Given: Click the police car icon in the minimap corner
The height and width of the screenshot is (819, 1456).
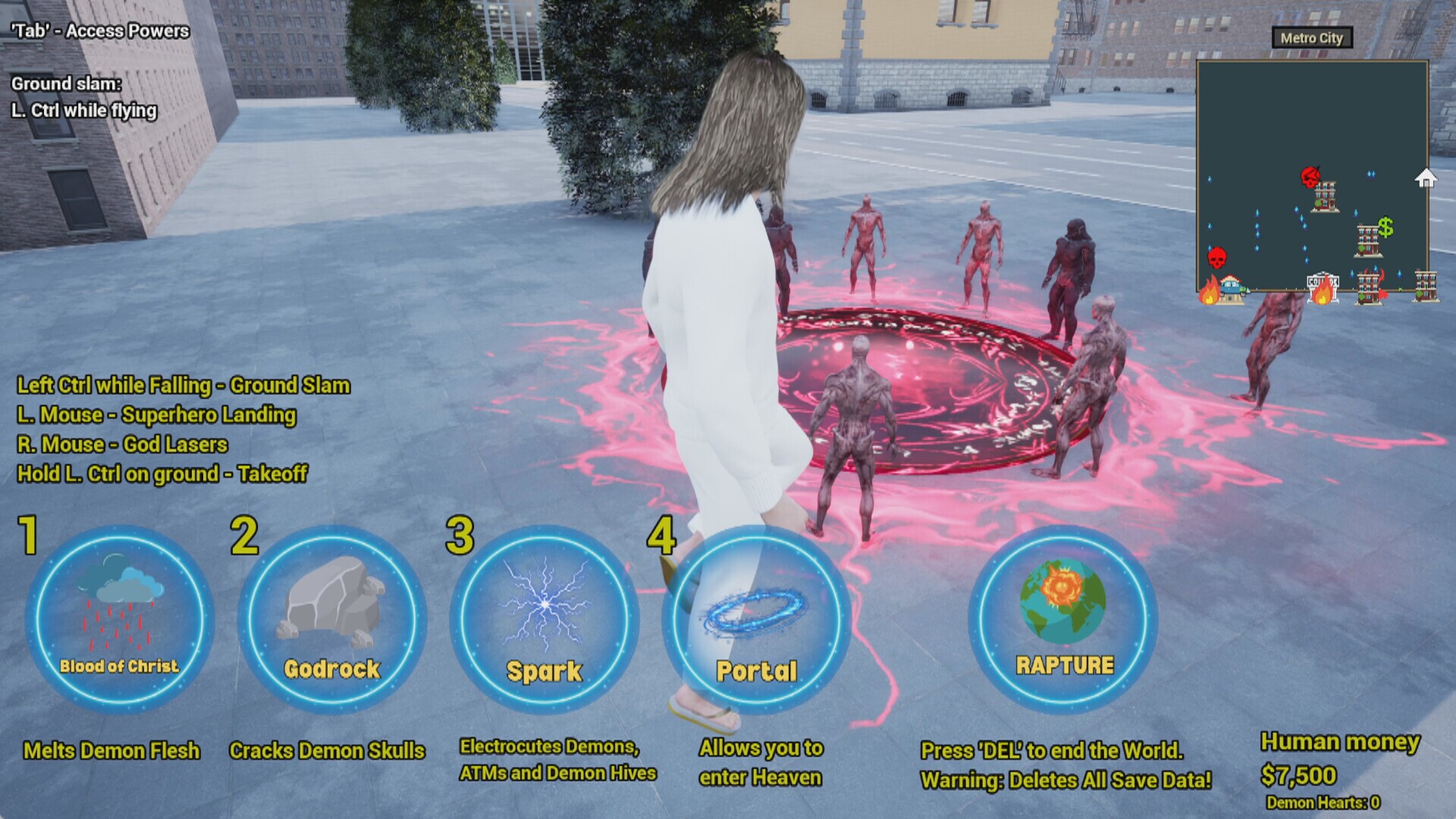Looking at the screenshot, I should click(1232, 288).
